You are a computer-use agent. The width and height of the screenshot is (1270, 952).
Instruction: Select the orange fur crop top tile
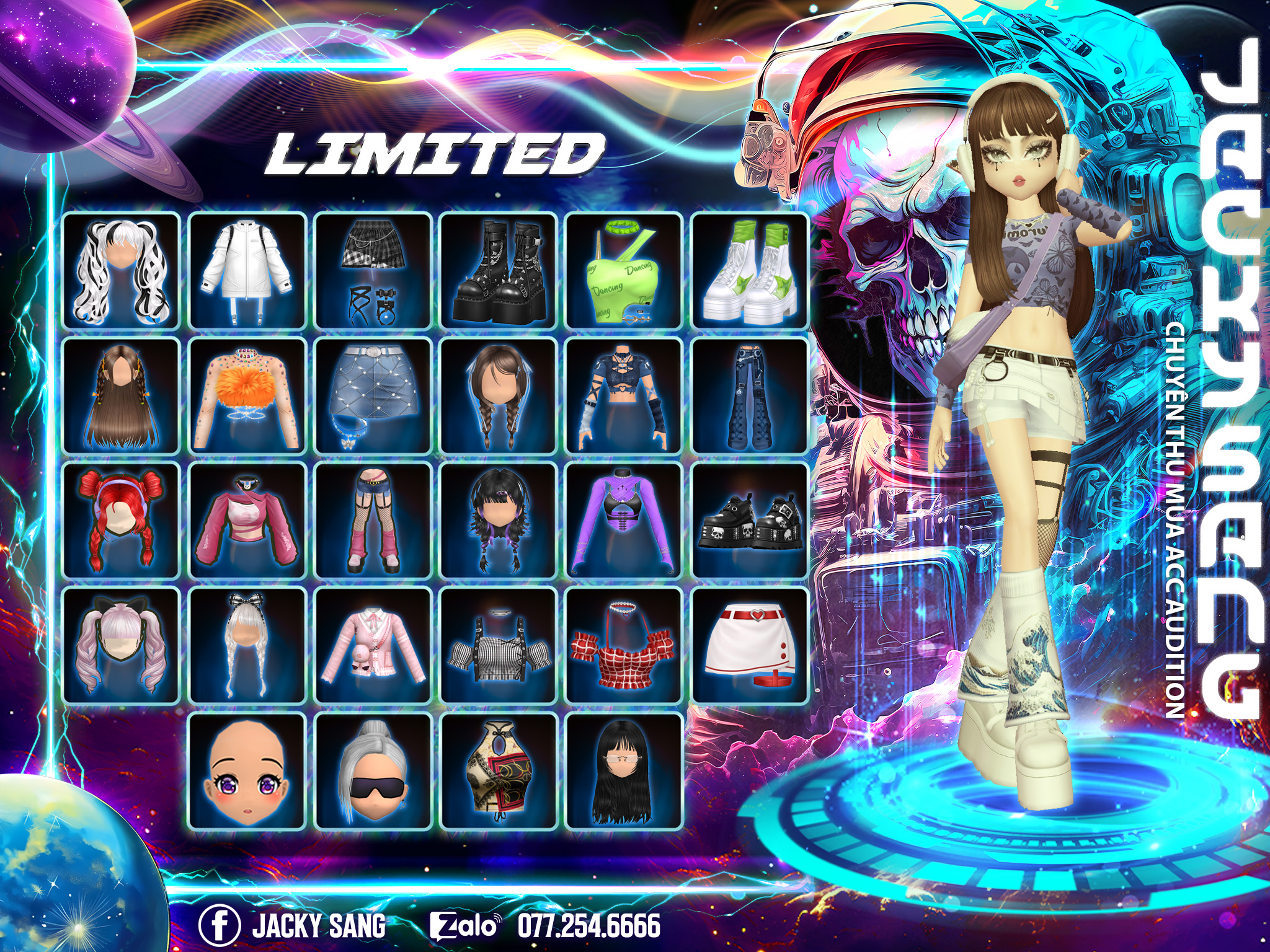pos(247,396)
